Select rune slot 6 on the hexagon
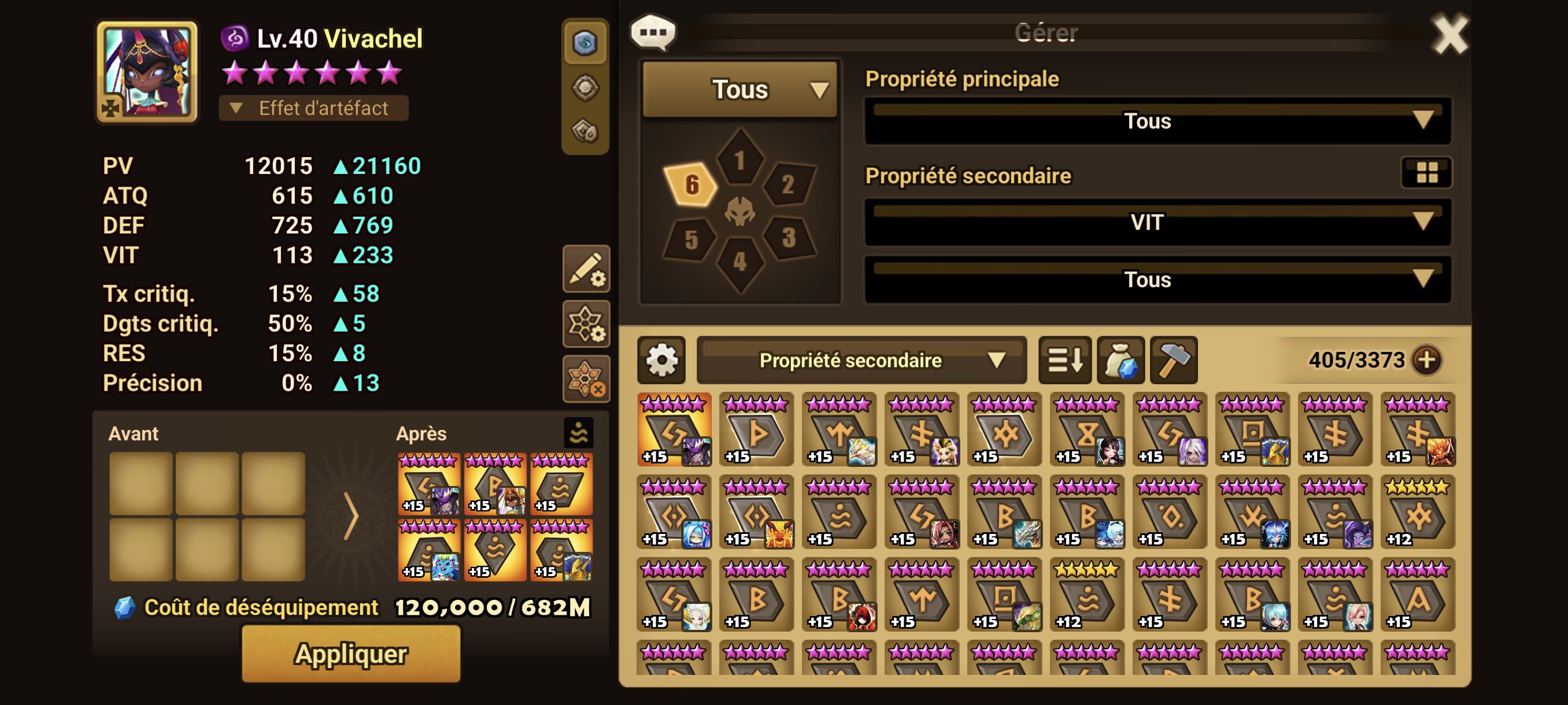Screen dimensions: 1568x705 pyautogui.click(x=691, y=184)
